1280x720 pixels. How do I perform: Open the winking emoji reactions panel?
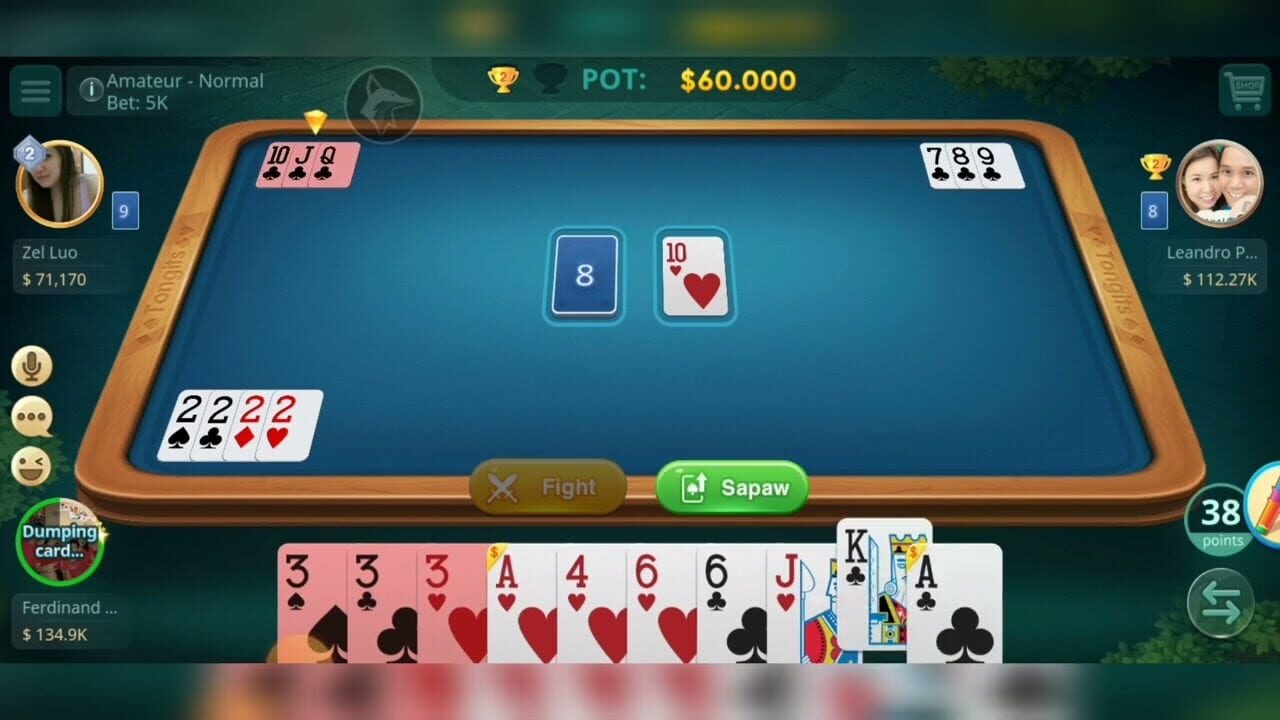click(x=33, y=465)
